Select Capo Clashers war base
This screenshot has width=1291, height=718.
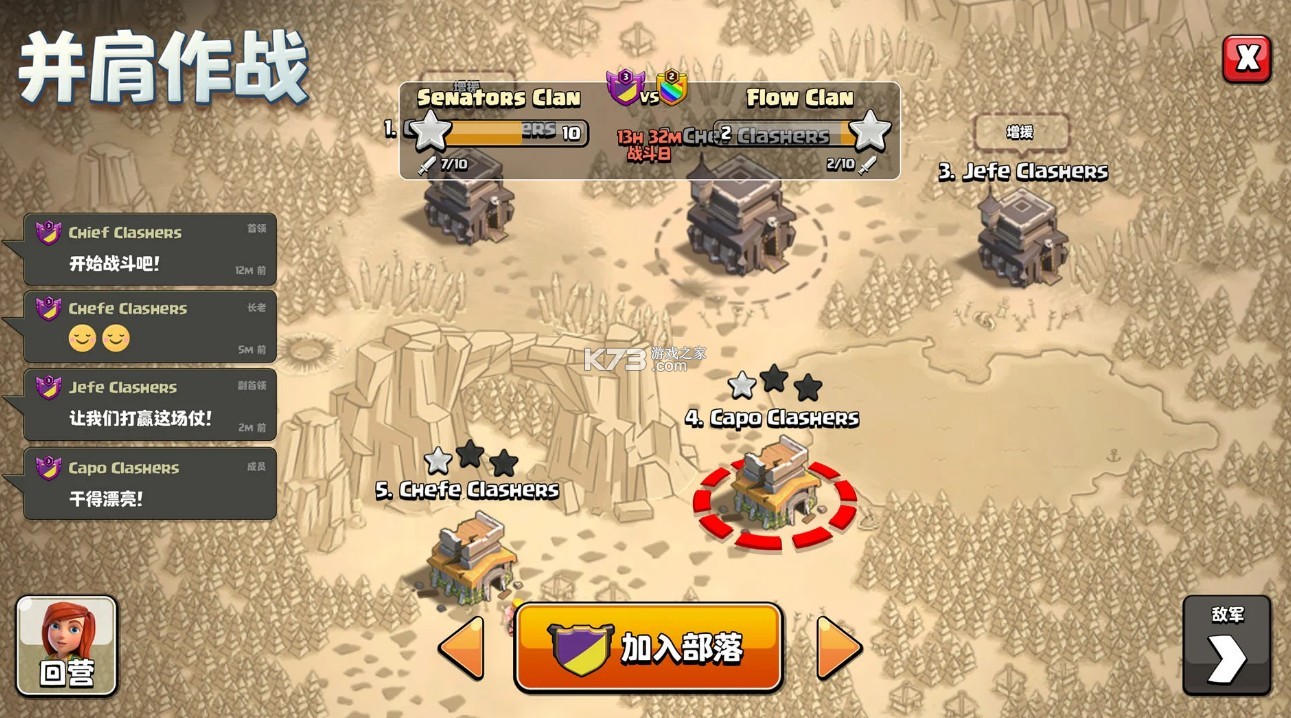[775, 490]
